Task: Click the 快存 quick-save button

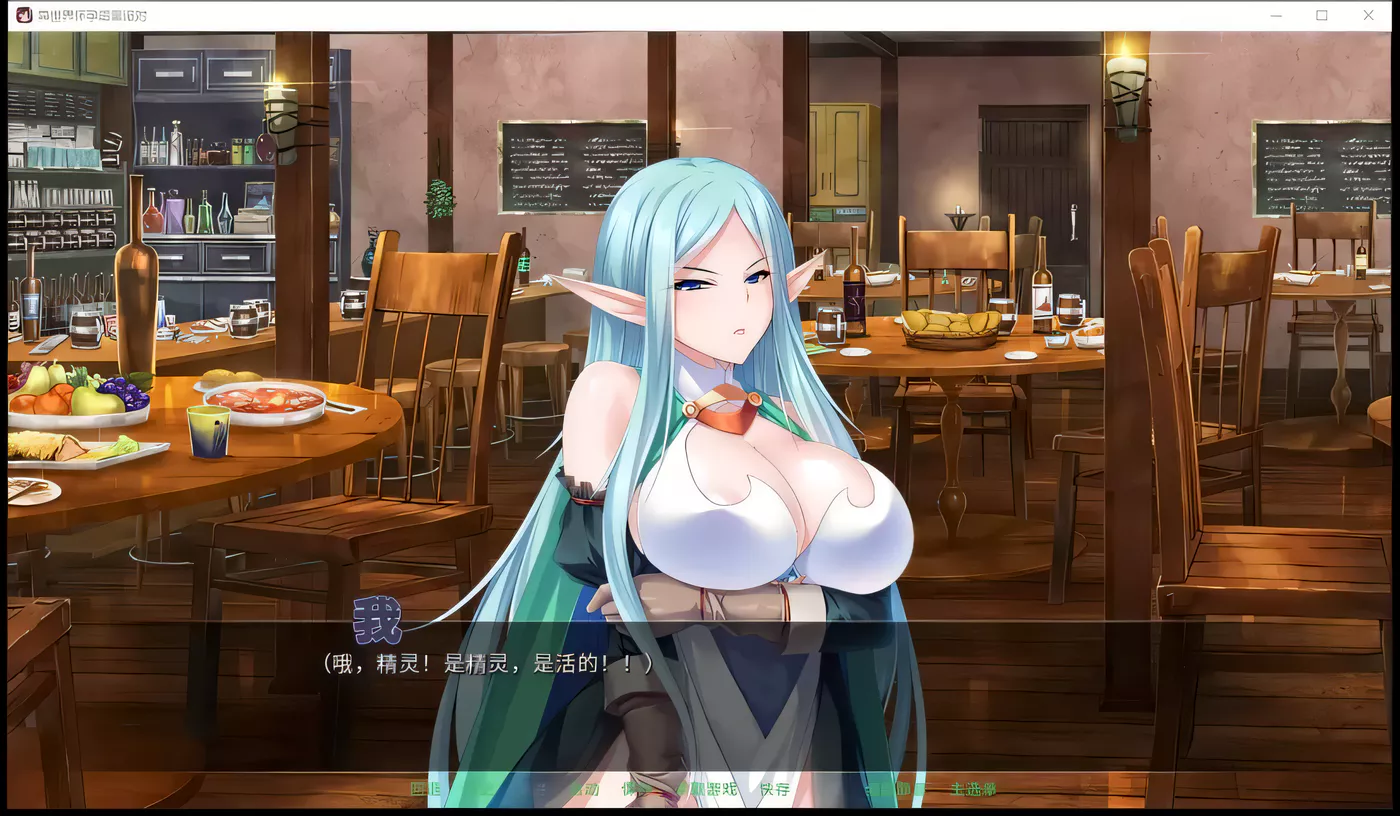Action: click(x=777, y=789)
